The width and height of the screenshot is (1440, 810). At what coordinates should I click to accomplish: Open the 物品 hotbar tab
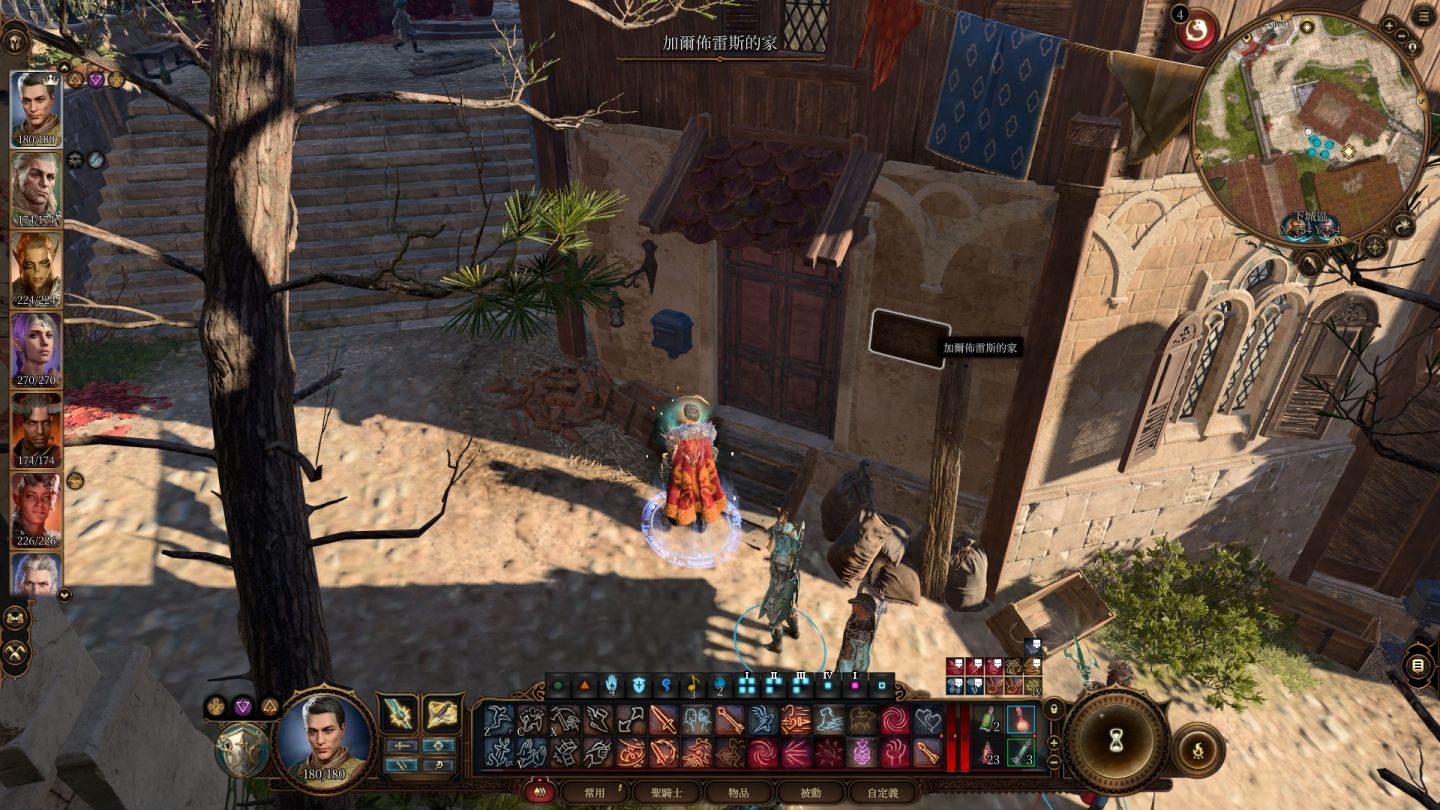[x=738, y=792]
